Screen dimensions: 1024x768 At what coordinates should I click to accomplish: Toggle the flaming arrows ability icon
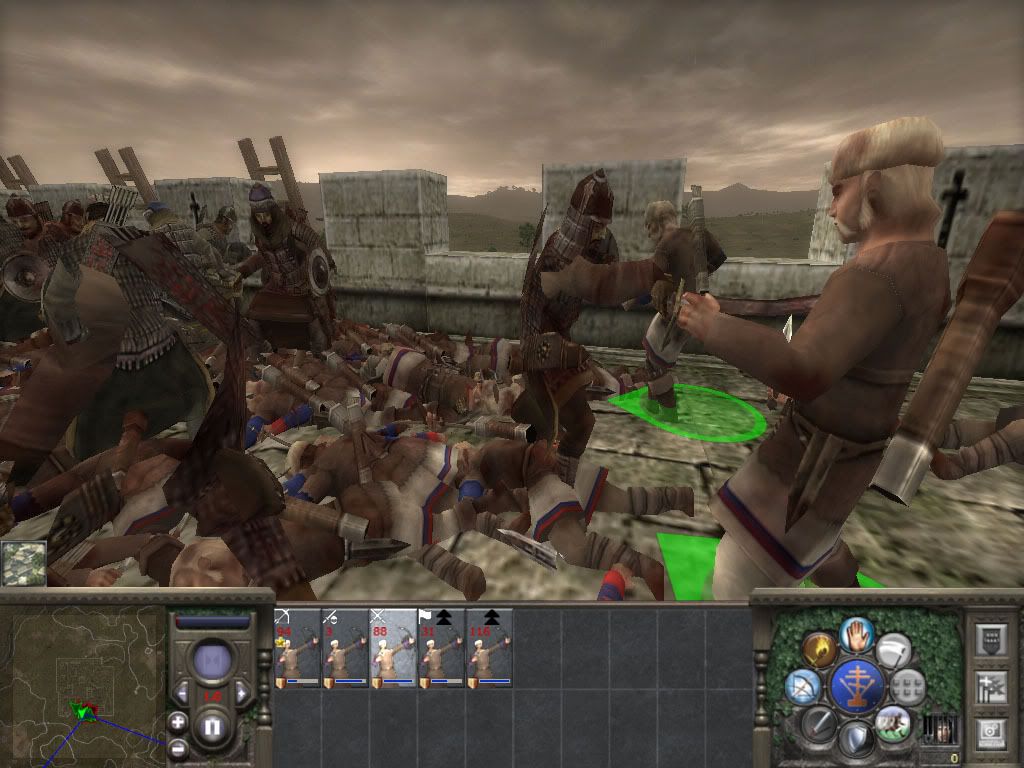coord(819,650)
